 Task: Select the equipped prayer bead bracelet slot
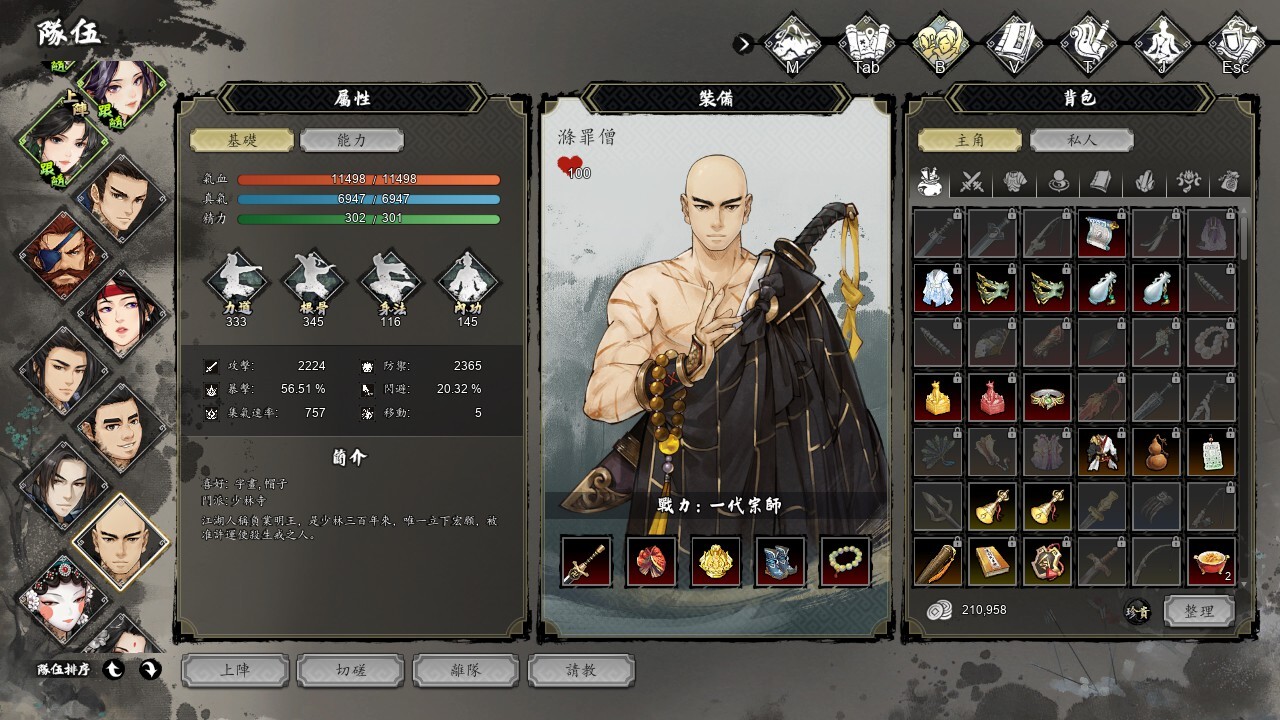pyautogui.click(x=846, y=562)
